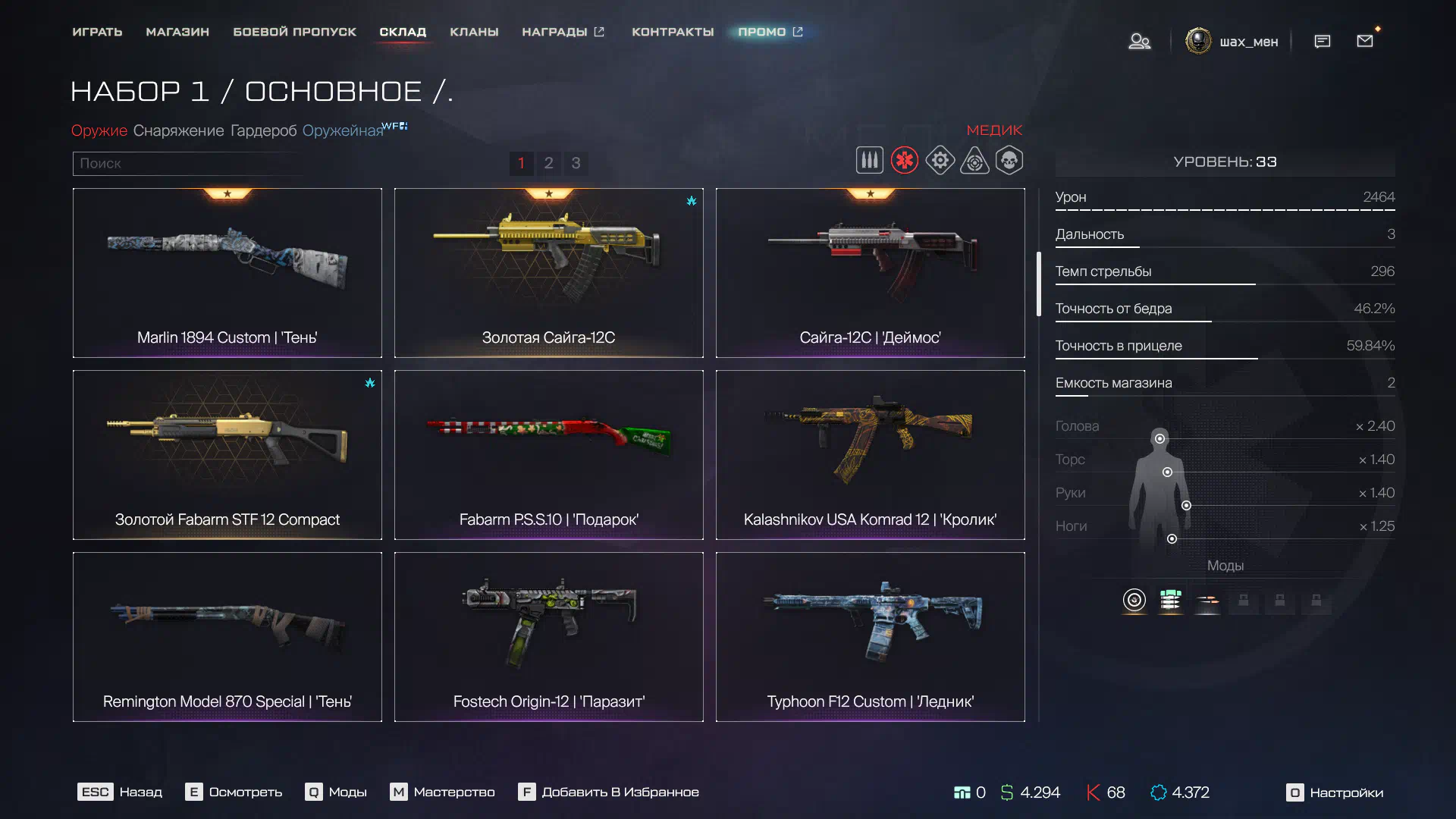Switch to the Гардероб tab

point(263,130)
